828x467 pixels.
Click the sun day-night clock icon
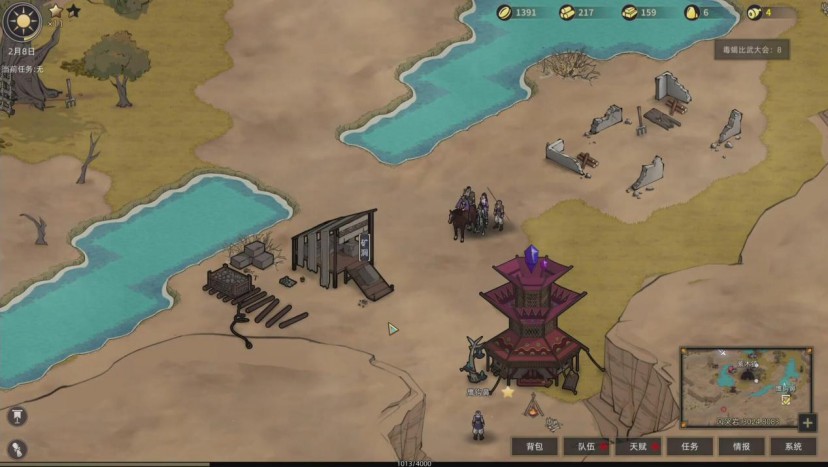point(22,20)
